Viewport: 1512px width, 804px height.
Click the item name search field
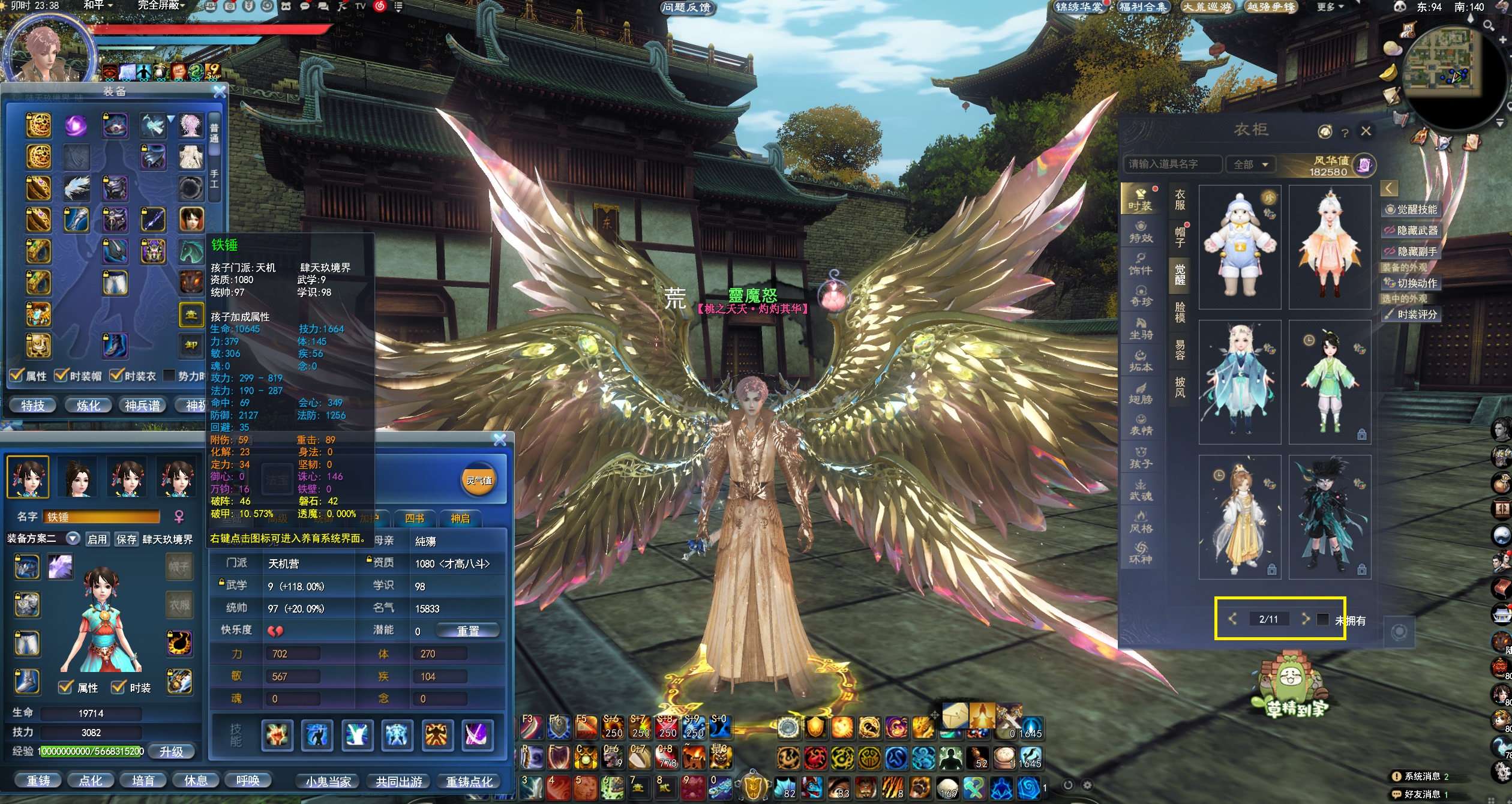[1171, 164]
